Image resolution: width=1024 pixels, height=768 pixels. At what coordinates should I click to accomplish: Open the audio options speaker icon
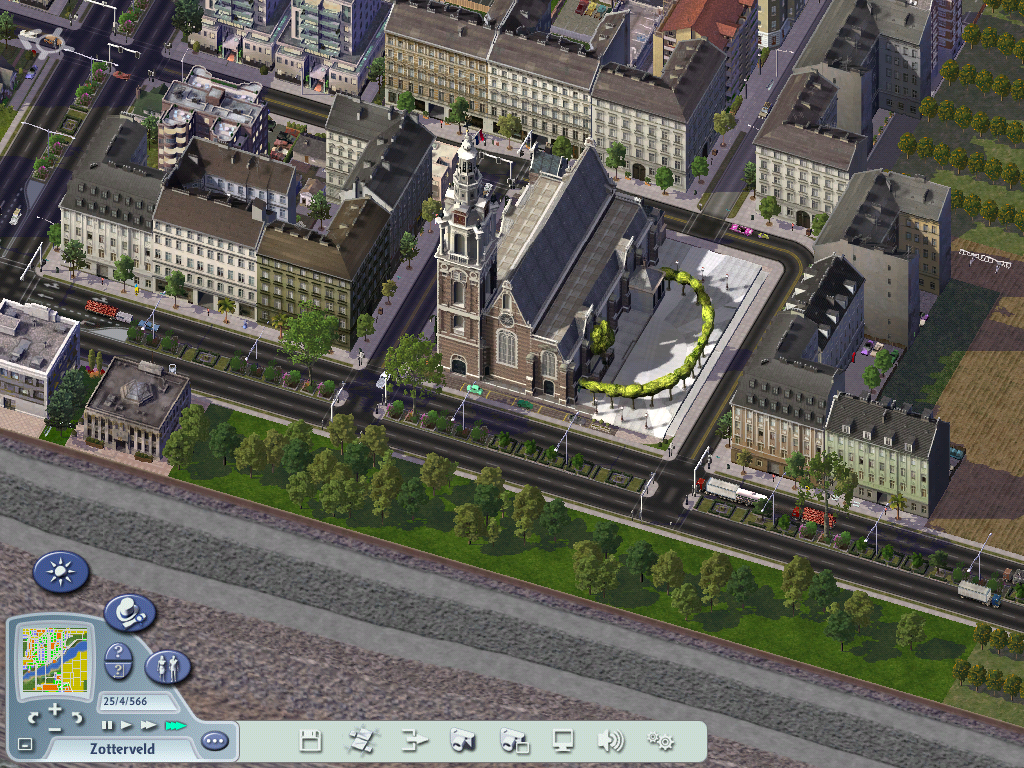coord(610,741)
